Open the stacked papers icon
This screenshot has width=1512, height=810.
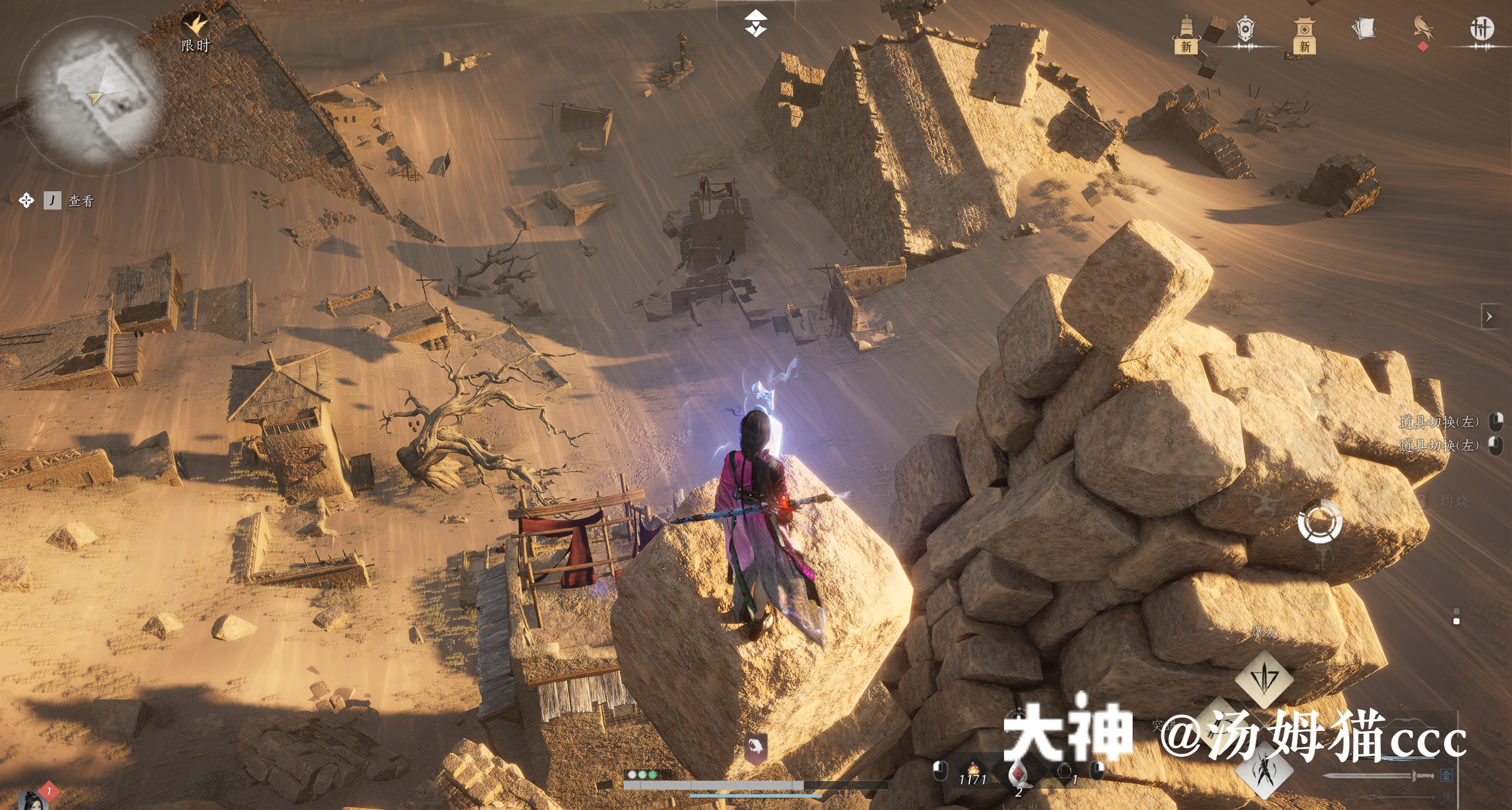point(1363,28)
